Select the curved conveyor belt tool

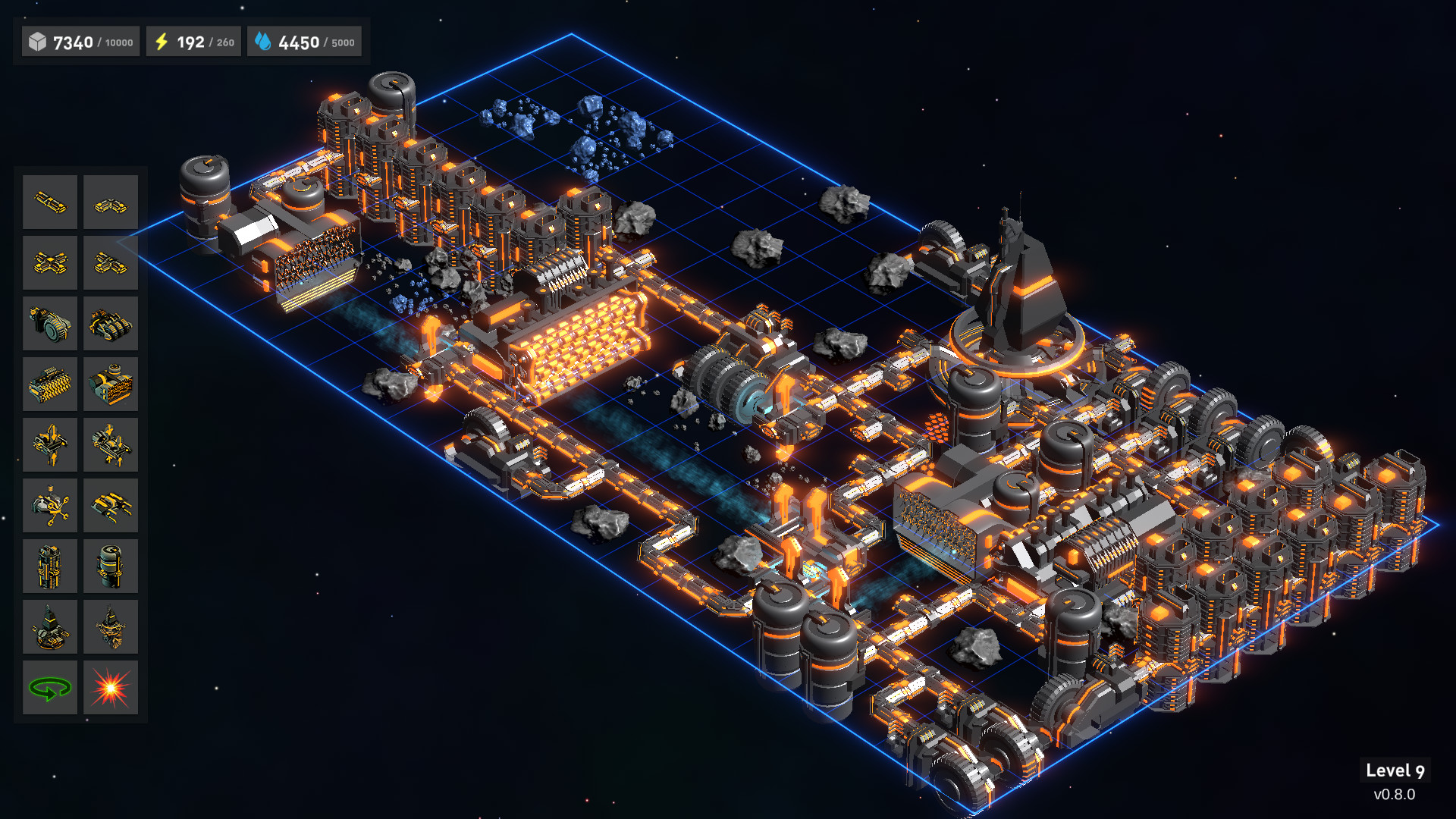point(110,202)
